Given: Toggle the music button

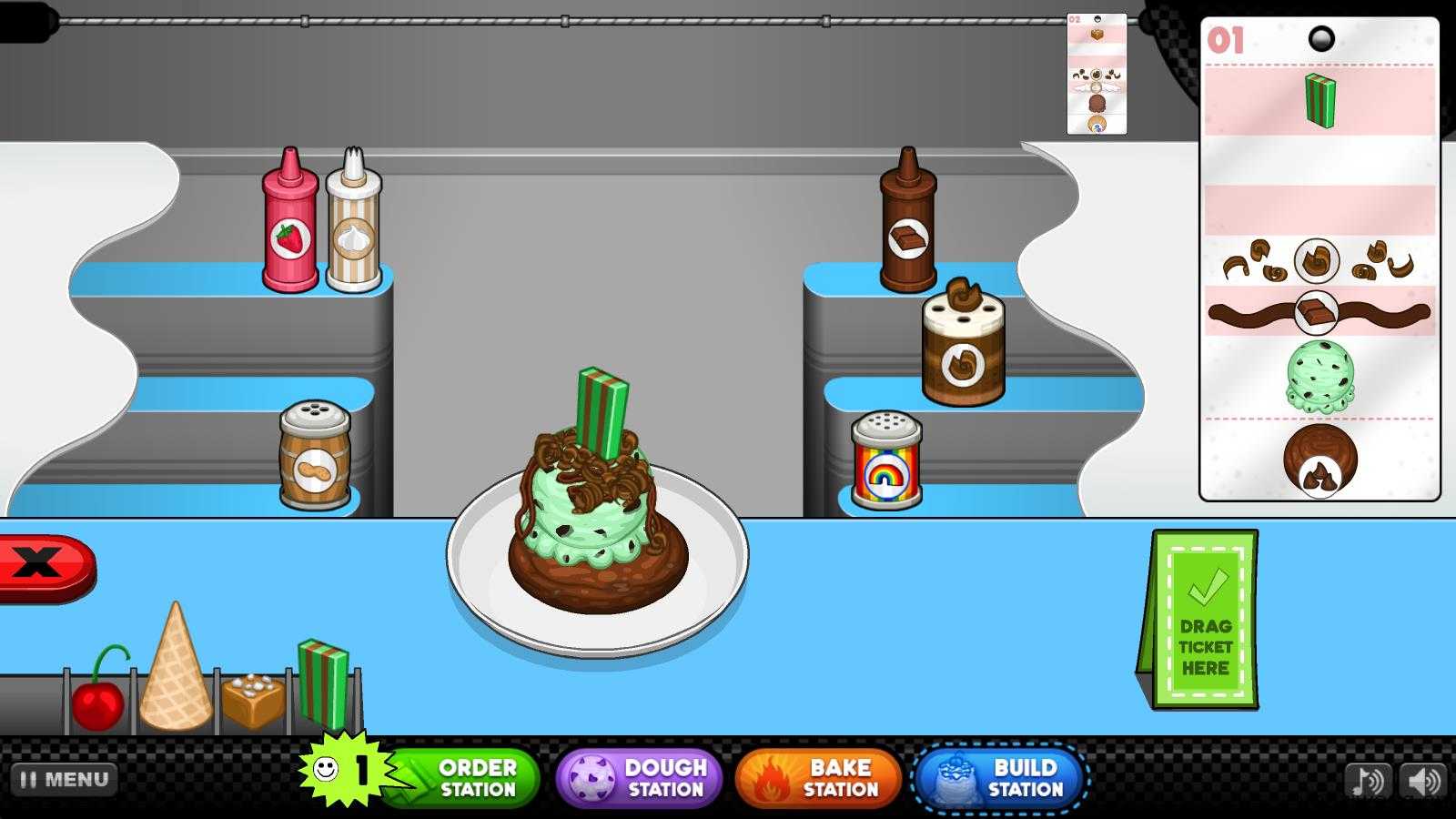Looking at the screenshot, I should [x=1368, y=781].
